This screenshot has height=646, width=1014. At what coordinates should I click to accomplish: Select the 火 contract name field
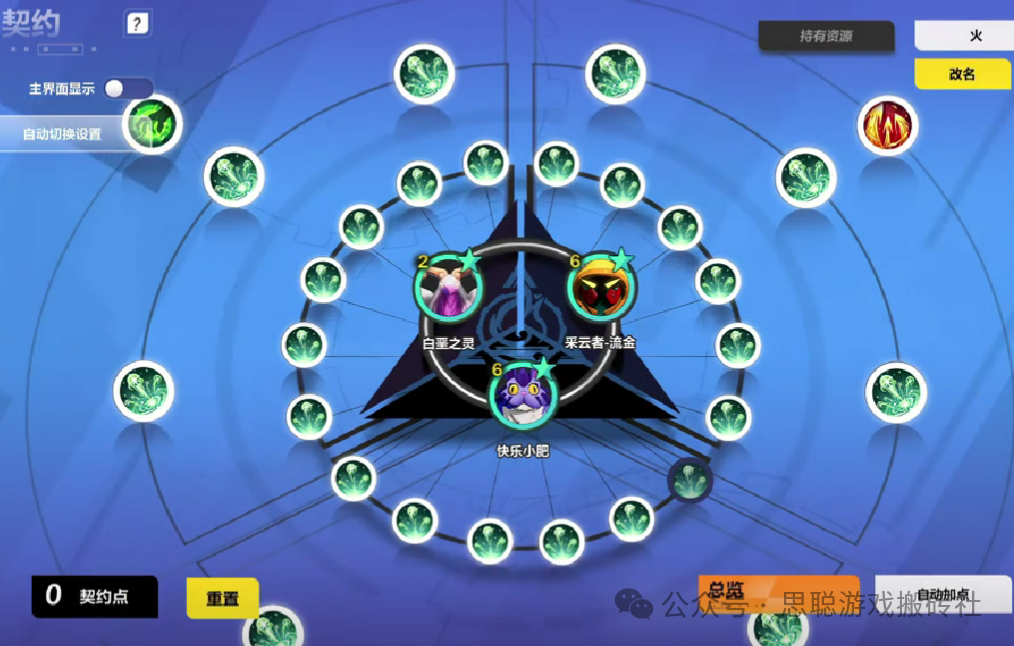point(962,36)
